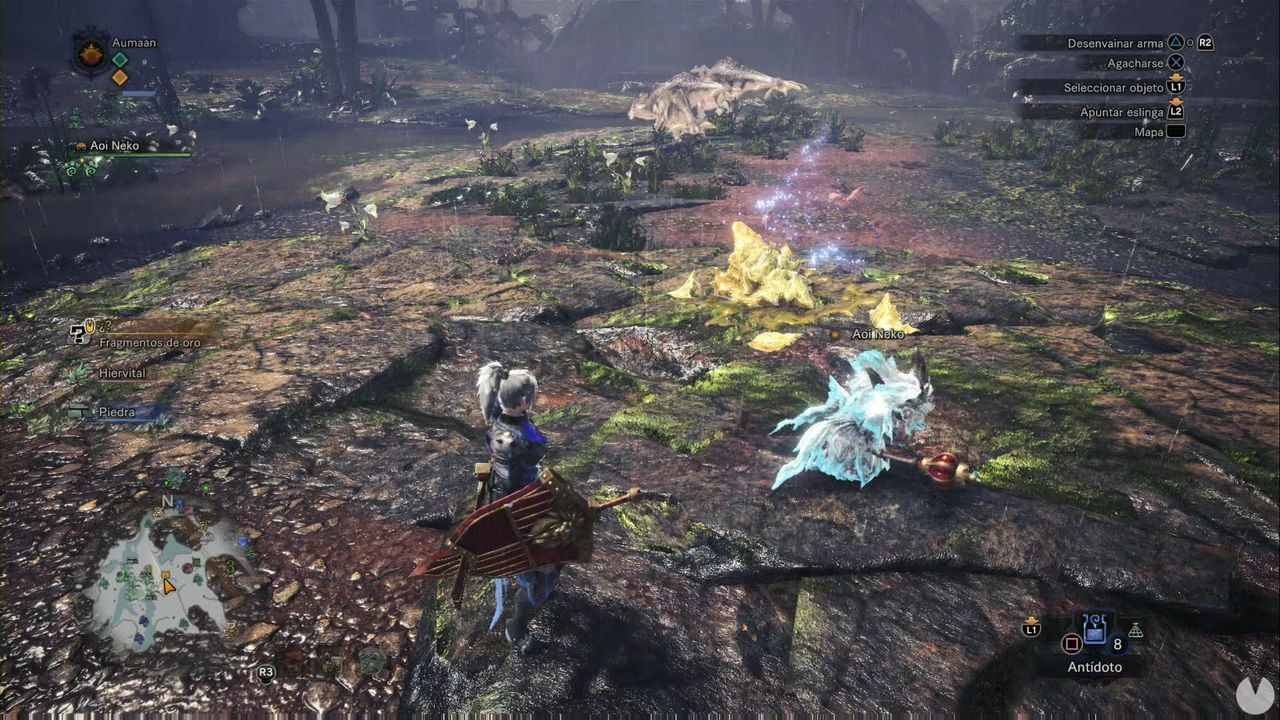
Task: Click the Square button prompt beside Antídoto
Action: coord(1072,644)
